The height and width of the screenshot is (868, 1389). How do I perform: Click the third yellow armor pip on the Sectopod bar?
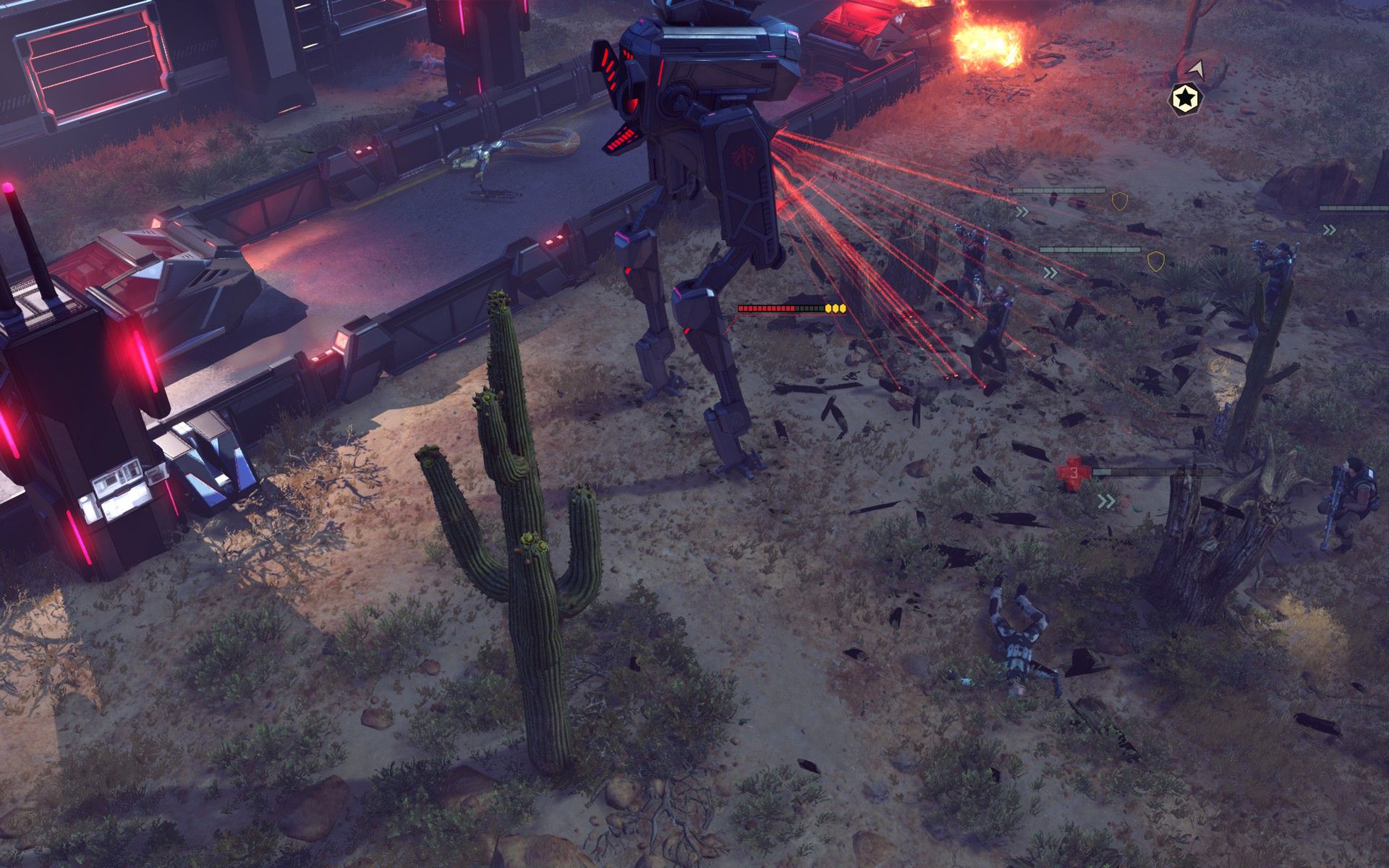tap(843, 309)
